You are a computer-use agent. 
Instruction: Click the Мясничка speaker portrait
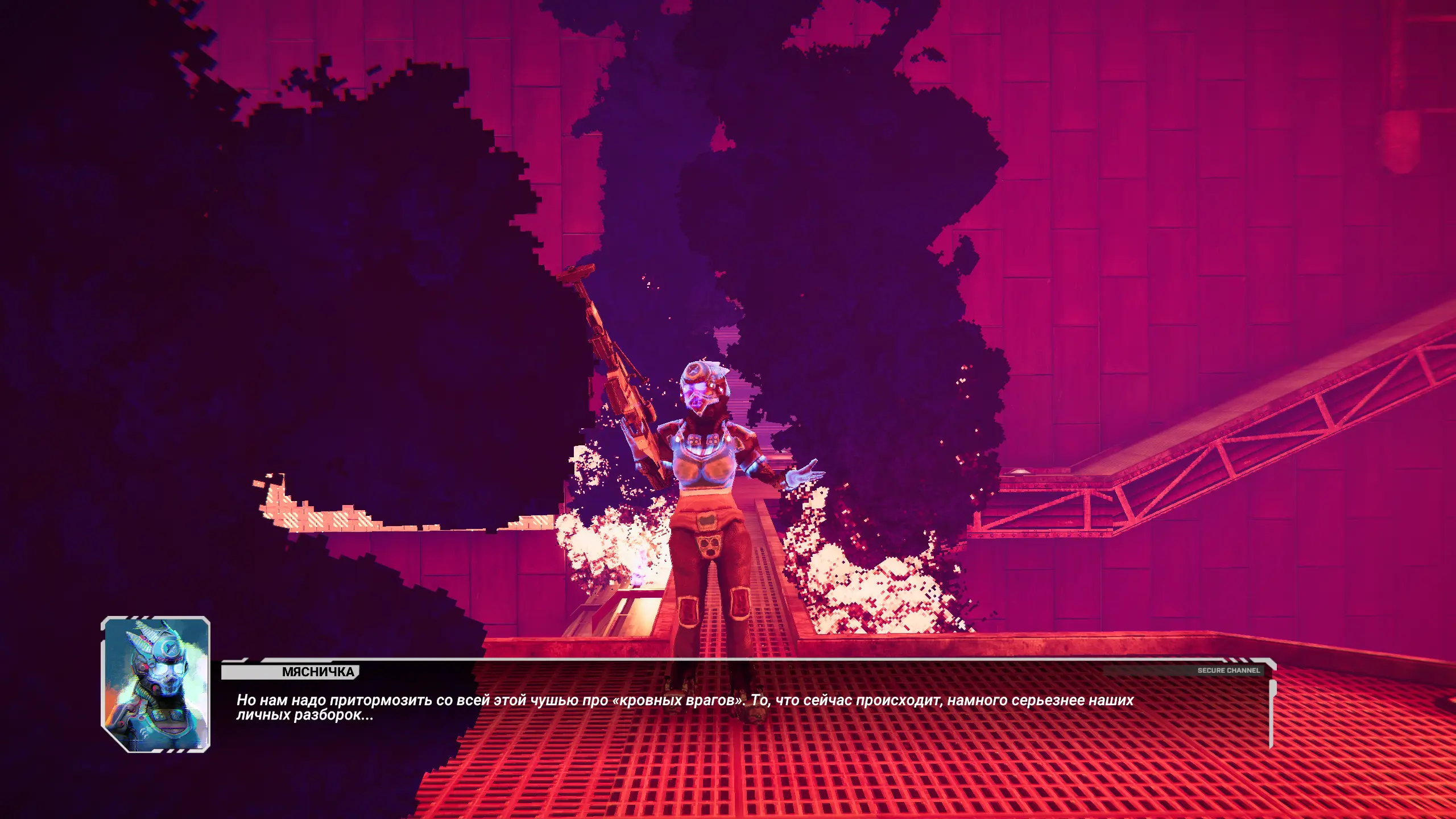click(156, 684)
